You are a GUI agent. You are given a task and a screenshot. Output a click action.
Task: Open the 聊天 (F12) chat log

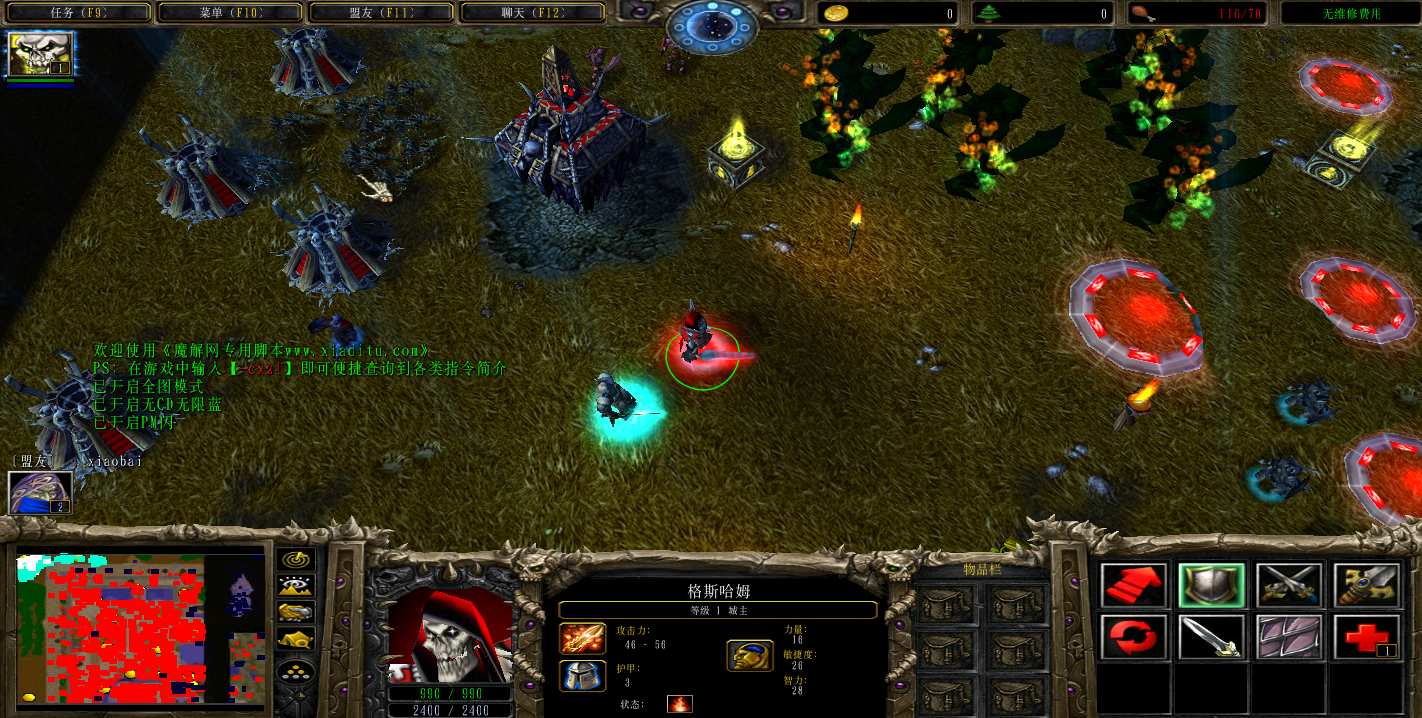pyautogui.click(x=532, y=13)
